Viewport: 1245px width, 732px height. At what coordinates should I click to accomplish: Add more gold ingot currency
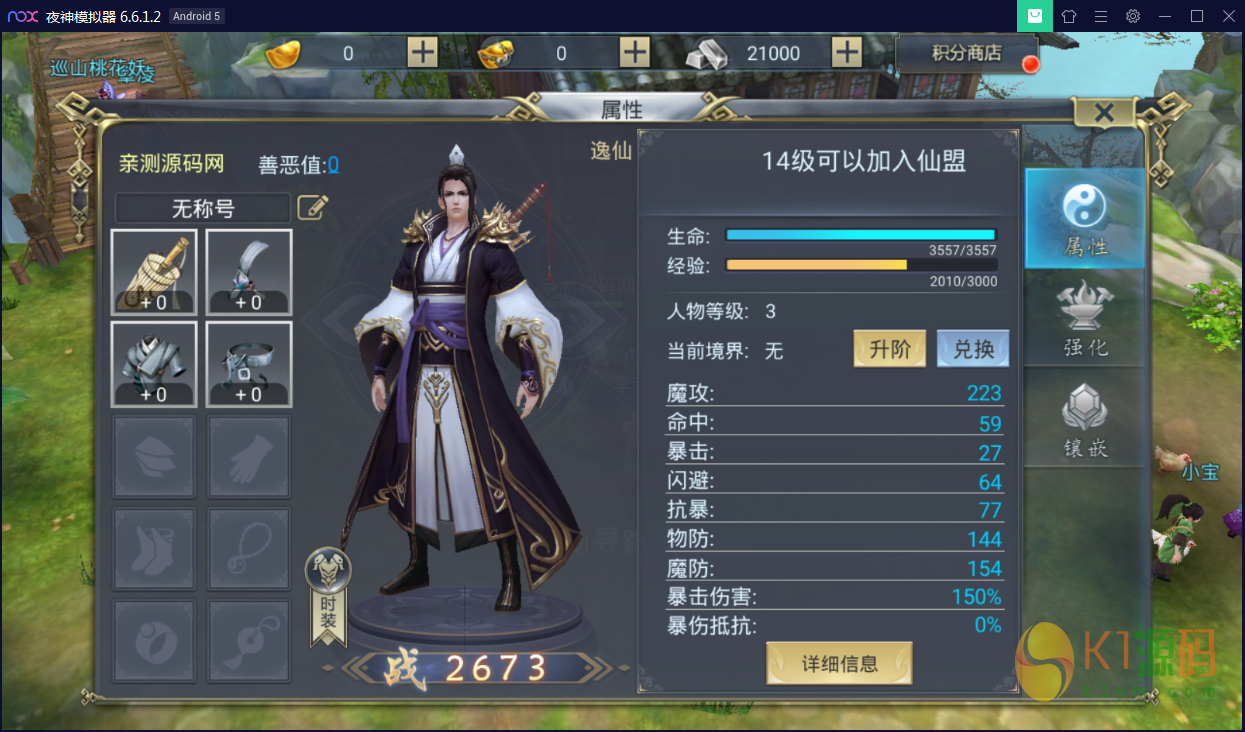tap(423, 53)
